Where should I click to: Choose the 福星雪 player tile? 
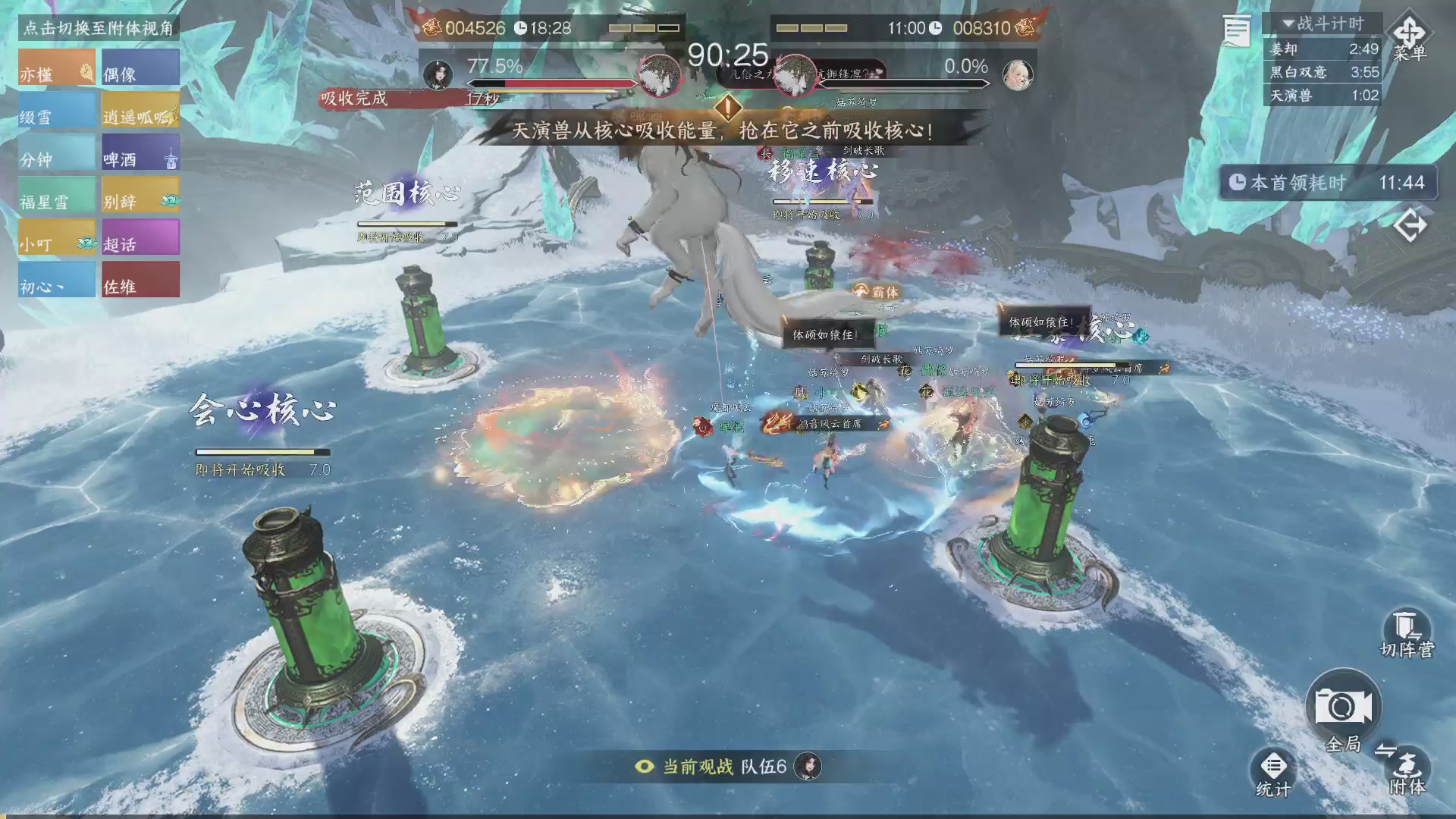[x=57, y=195]
